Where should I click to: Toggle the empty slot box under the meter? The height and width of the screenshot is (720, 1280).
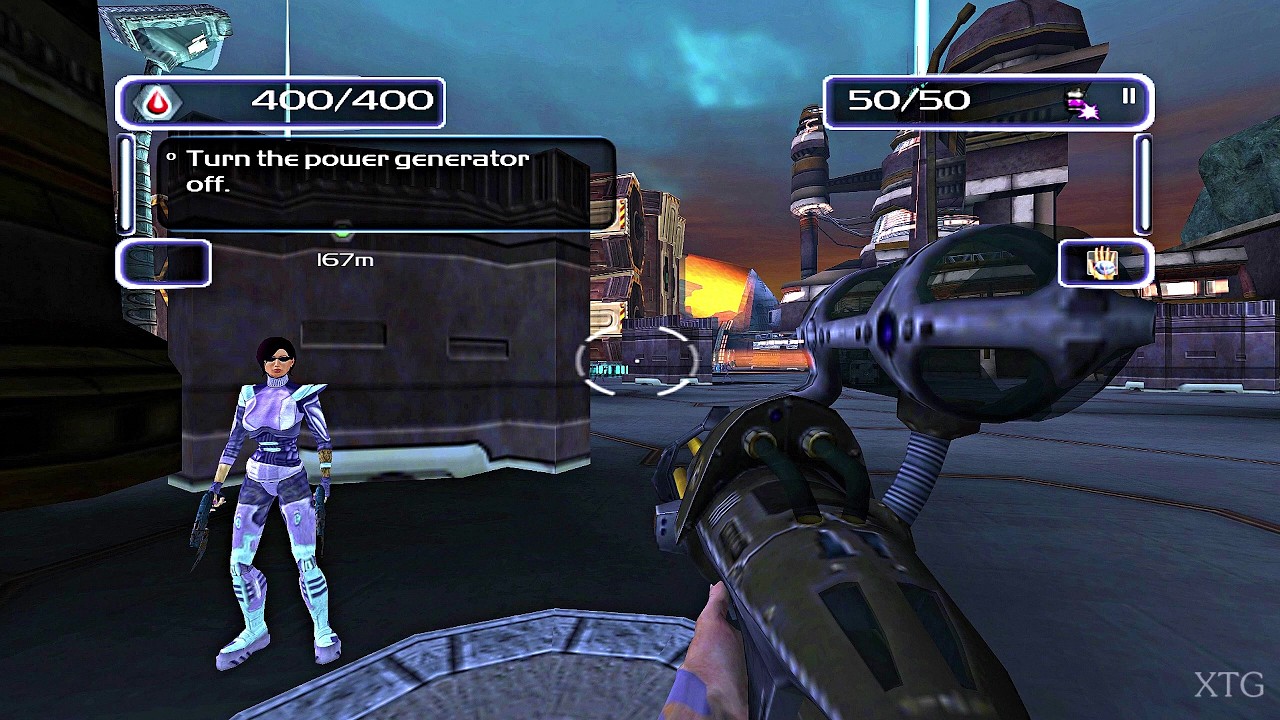pos(165,263)
